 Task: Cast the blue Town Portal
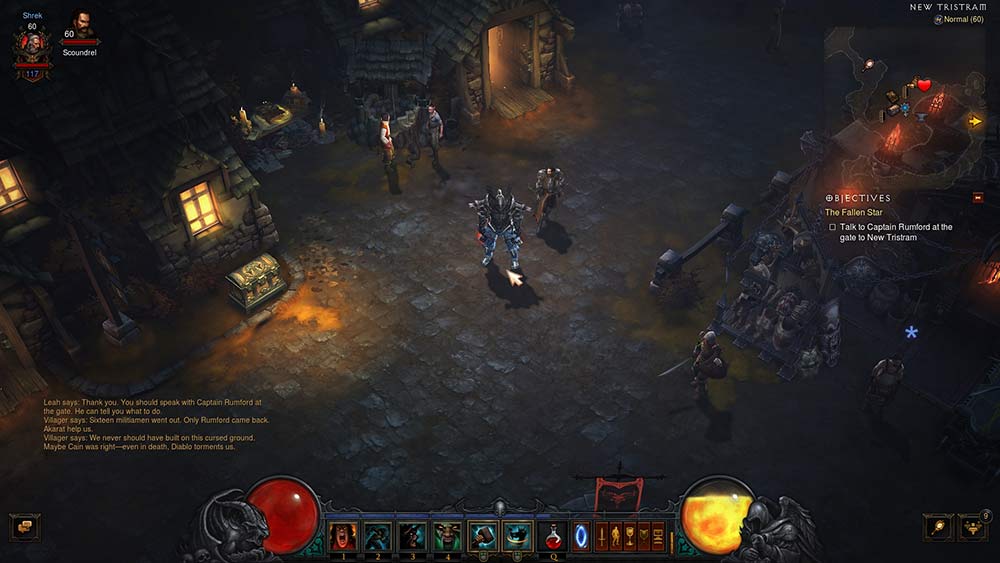581,536
